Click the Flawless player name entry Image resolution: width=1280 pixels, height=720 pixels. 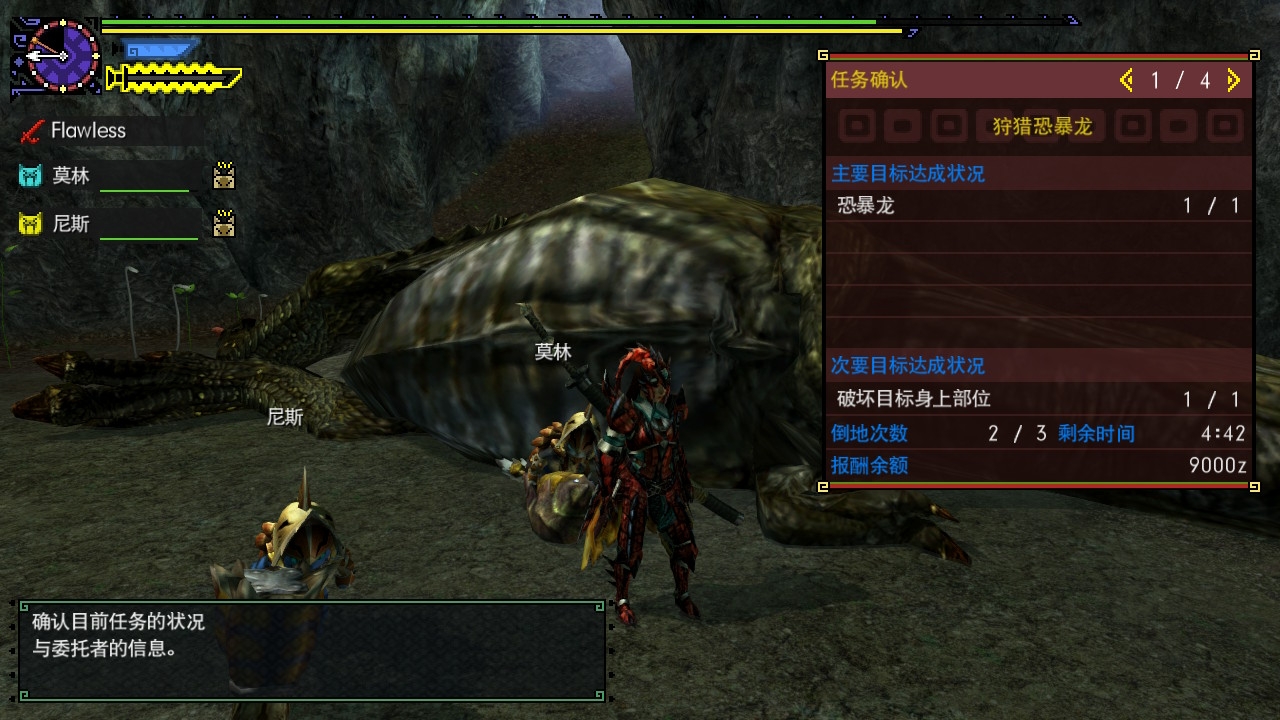(x=88, y=131)
